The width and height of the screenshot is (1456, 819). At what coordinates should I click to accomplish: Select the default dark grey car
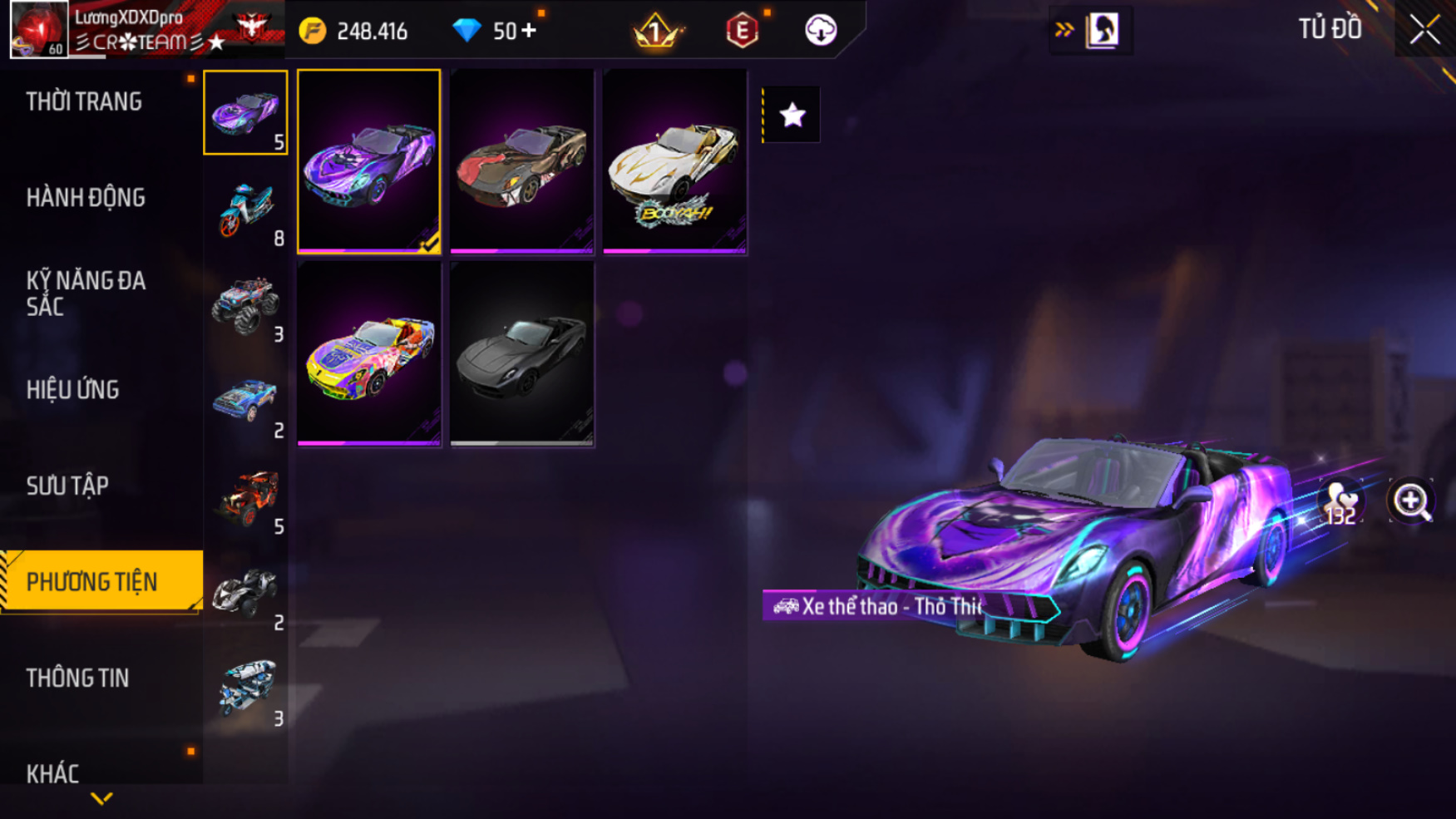click(x=522, y=354)
